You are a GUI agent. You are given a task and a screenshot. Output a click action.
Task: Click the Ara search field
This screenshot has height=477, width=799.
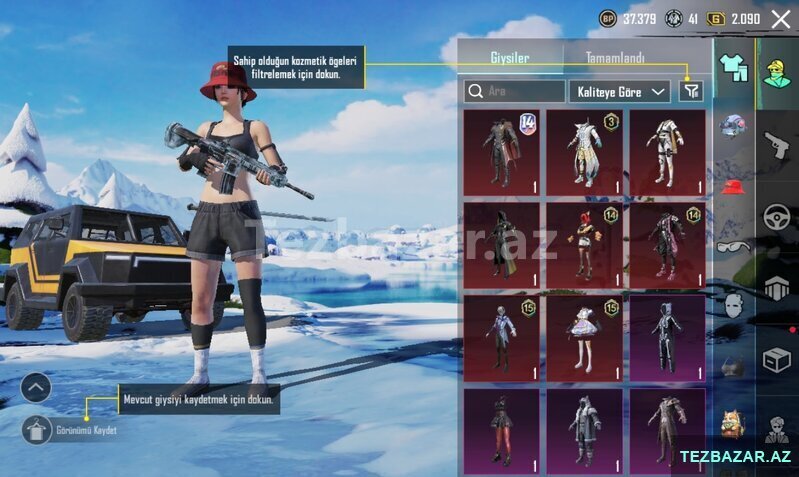[515, 91]
